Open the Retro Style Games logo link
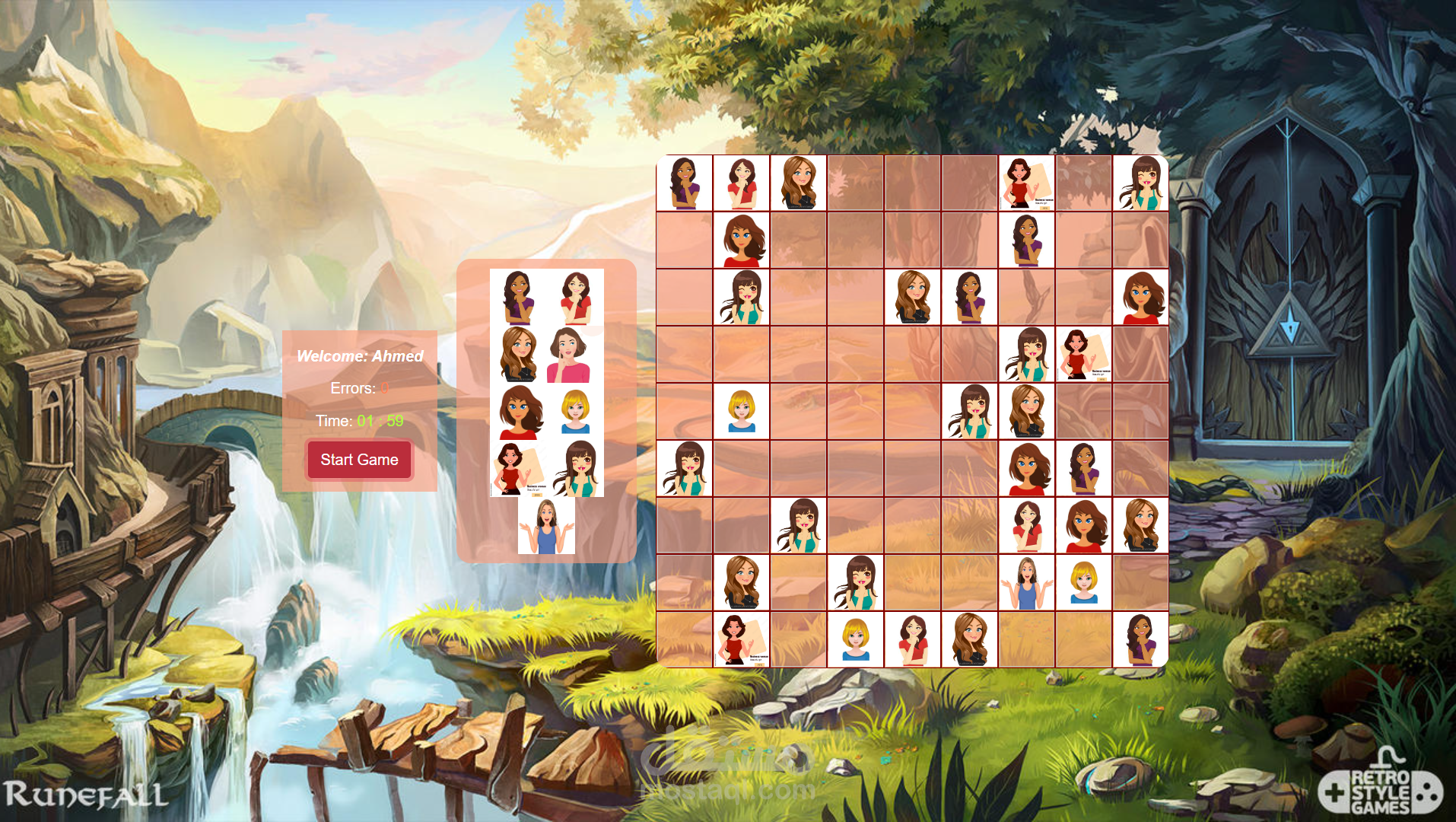 [x=1380, y=789]
